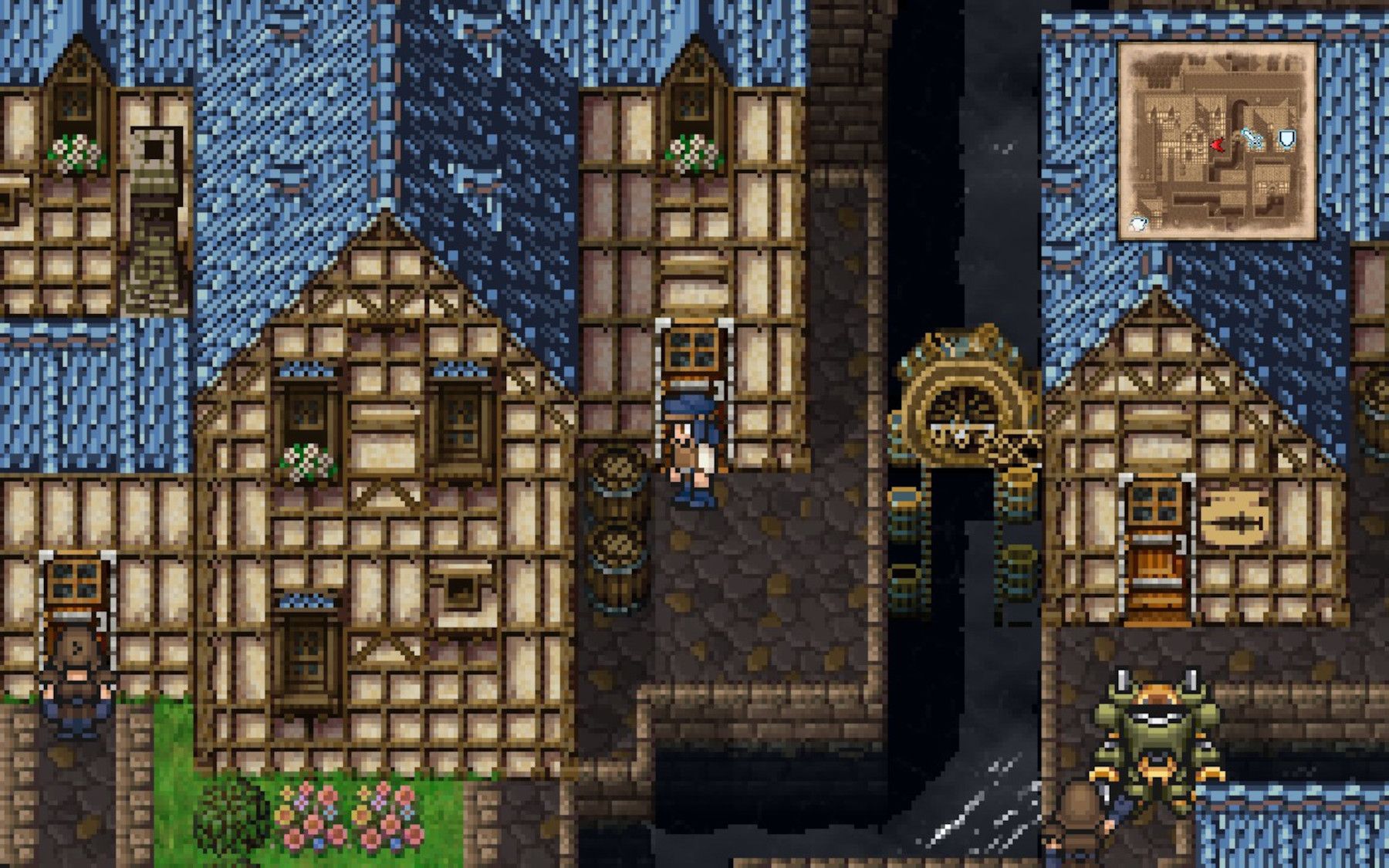Click the shield armor shop icon on the minimap
This screenshot has width=1389, height=868.
coord(1287,140)
